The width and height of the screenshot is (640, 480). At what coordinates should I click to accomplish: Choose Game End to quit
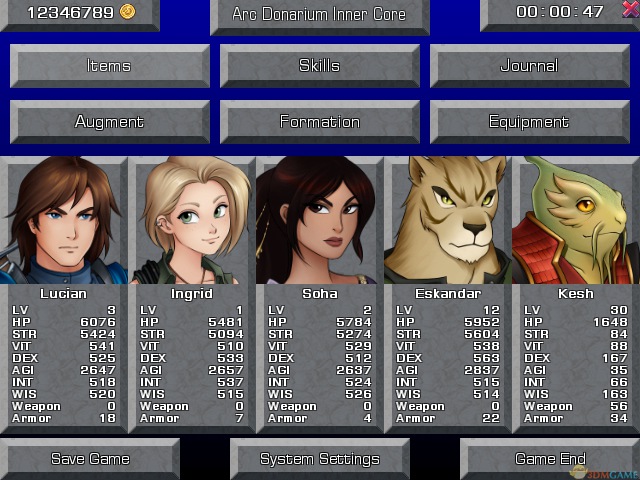(x=549, y=459)
